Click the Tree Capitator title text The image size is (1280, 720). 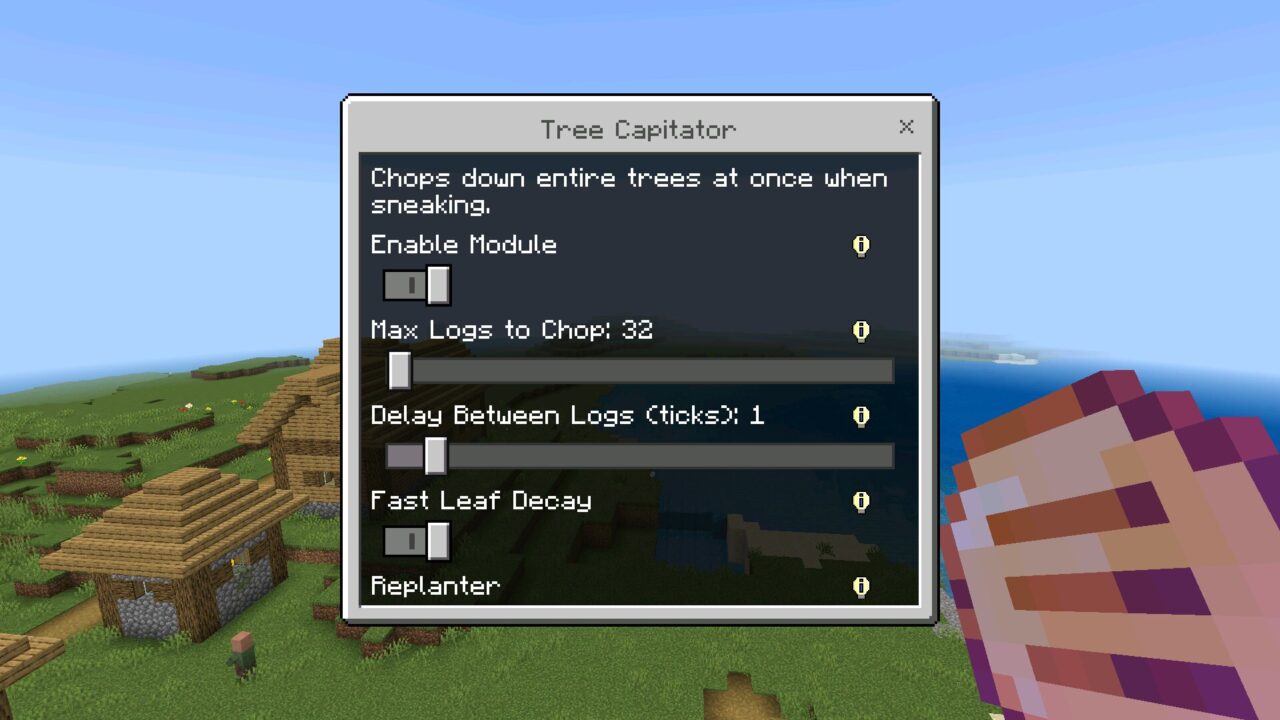tap(636, 129)
